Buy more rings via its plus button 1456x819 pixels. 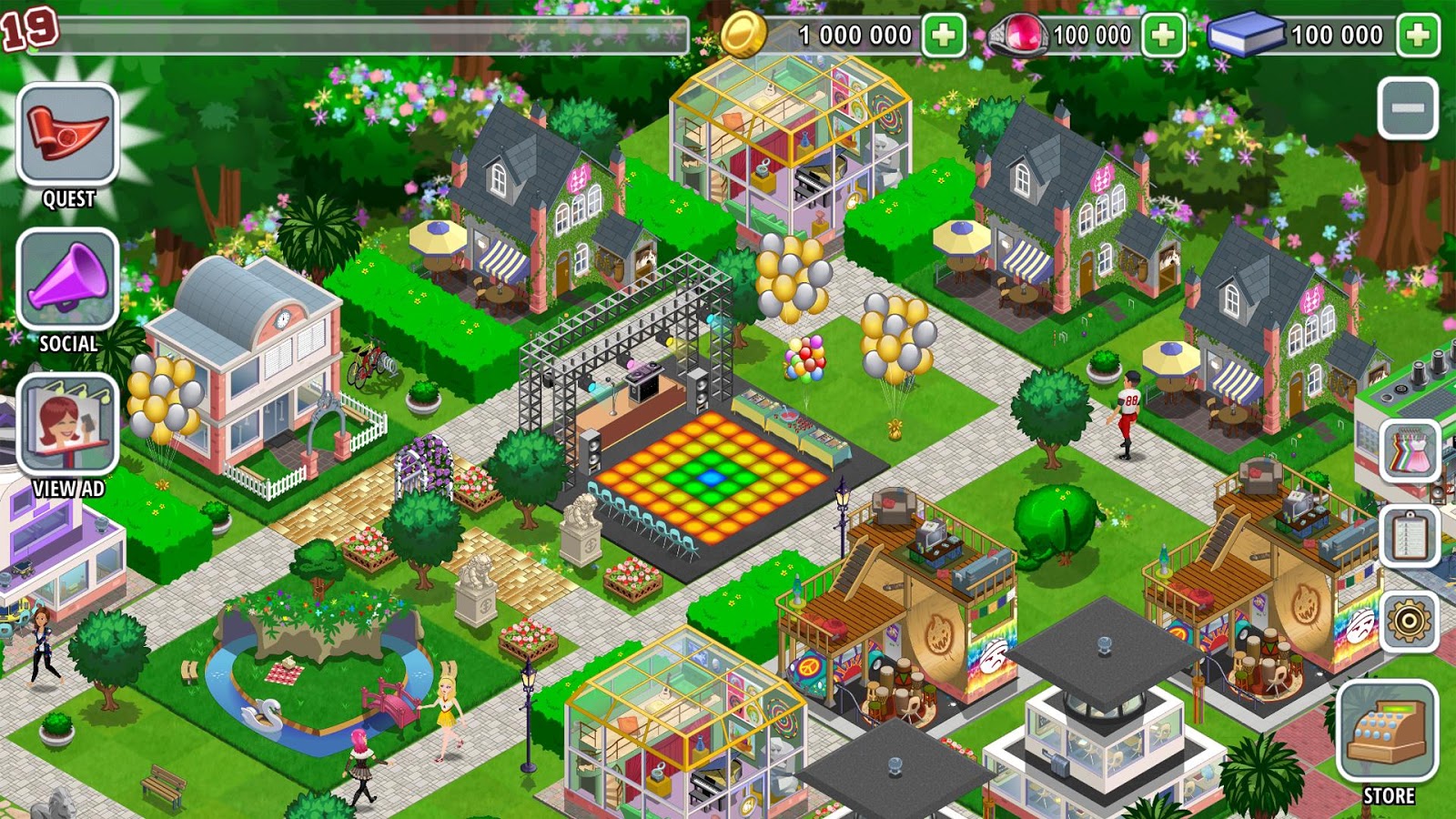pos(1163,35)
